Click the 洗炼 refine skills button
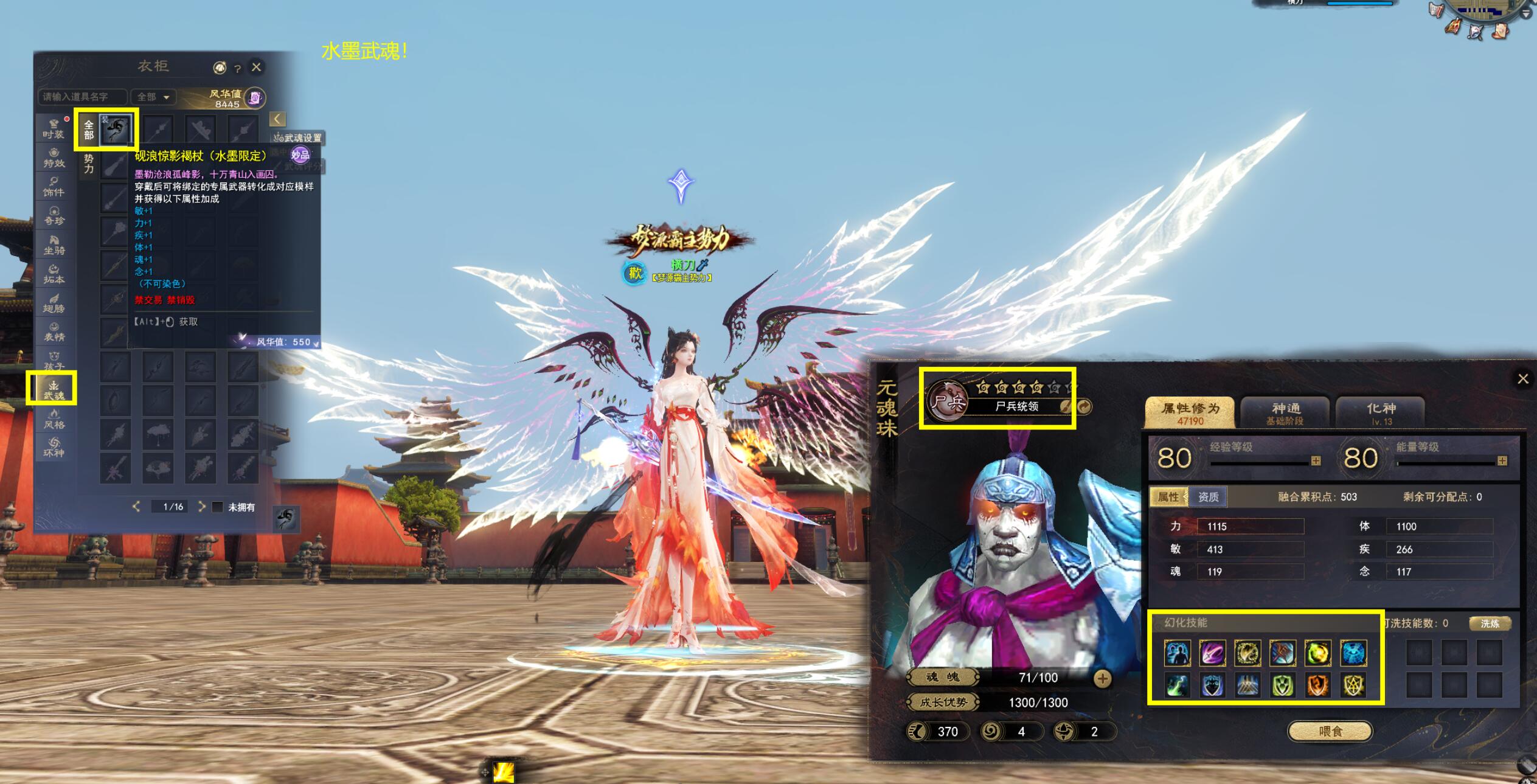 (x=1490, y=623)
